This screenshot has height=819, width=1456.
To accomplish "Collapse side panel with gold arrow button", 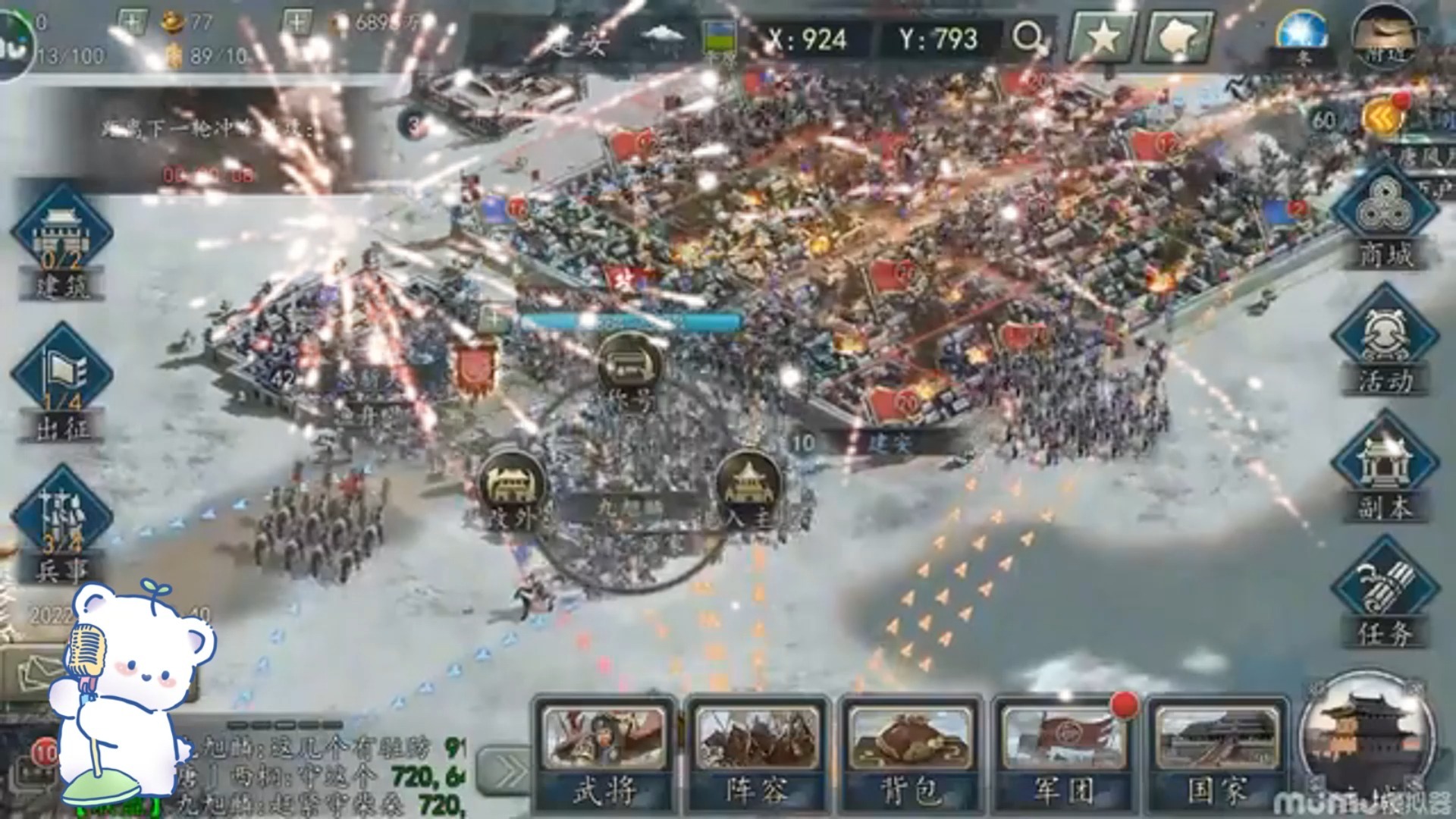I will tap(1382, 118).
